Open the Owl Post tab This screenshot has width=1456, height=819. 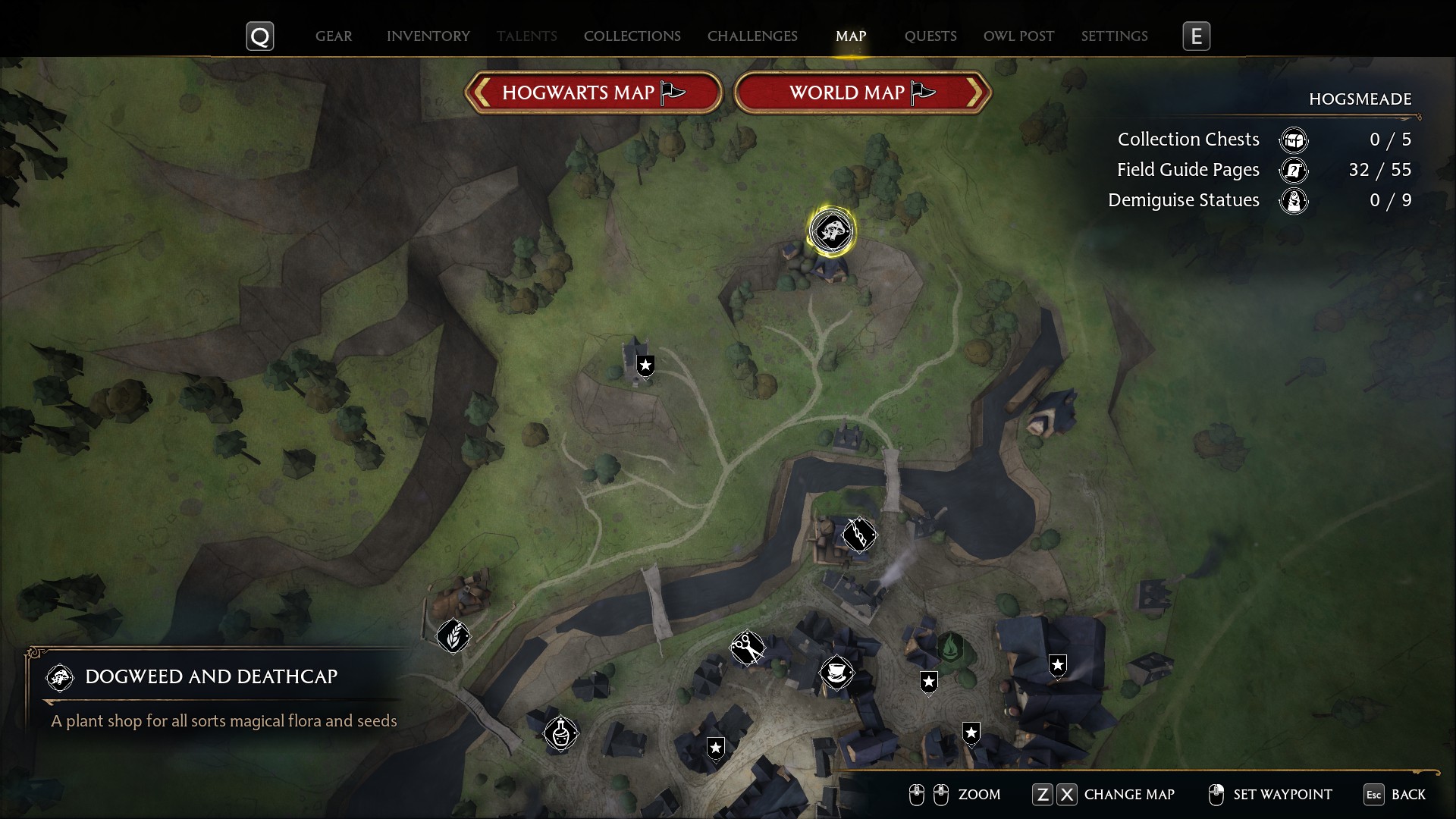coord(1018,36)
